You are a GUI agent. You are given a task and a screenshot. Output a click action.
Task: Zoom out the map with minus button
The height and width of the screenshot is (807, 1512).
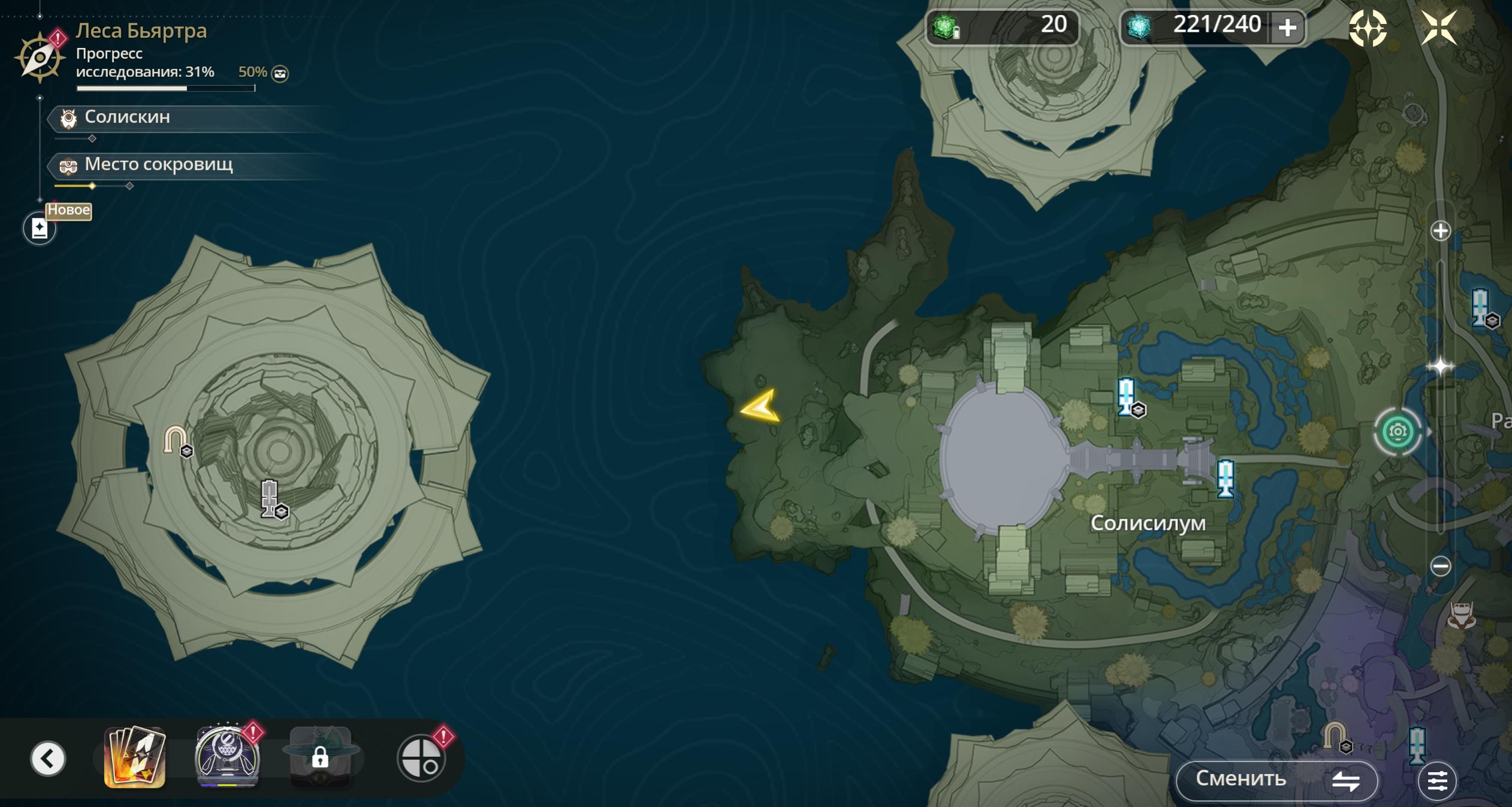[1440, 566]
